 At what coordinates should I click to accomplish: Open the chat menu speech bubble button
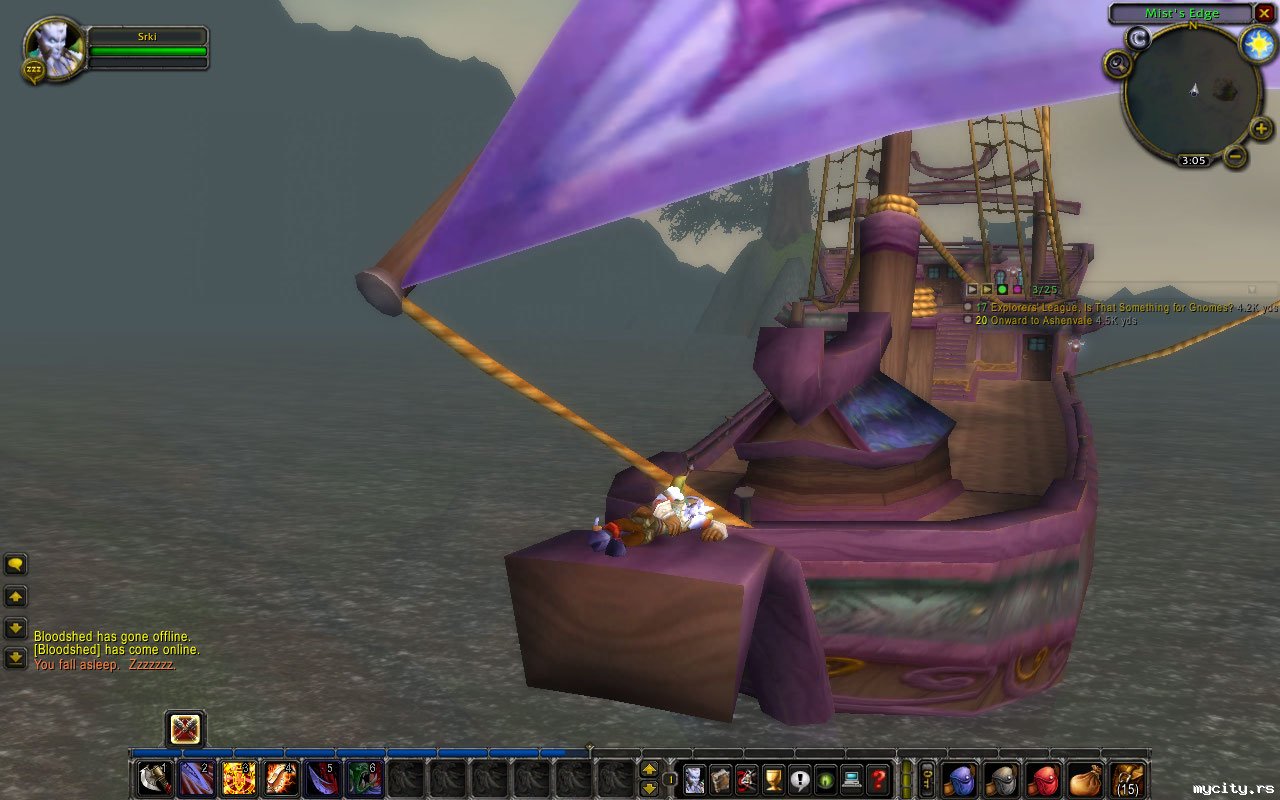[16, 565]
